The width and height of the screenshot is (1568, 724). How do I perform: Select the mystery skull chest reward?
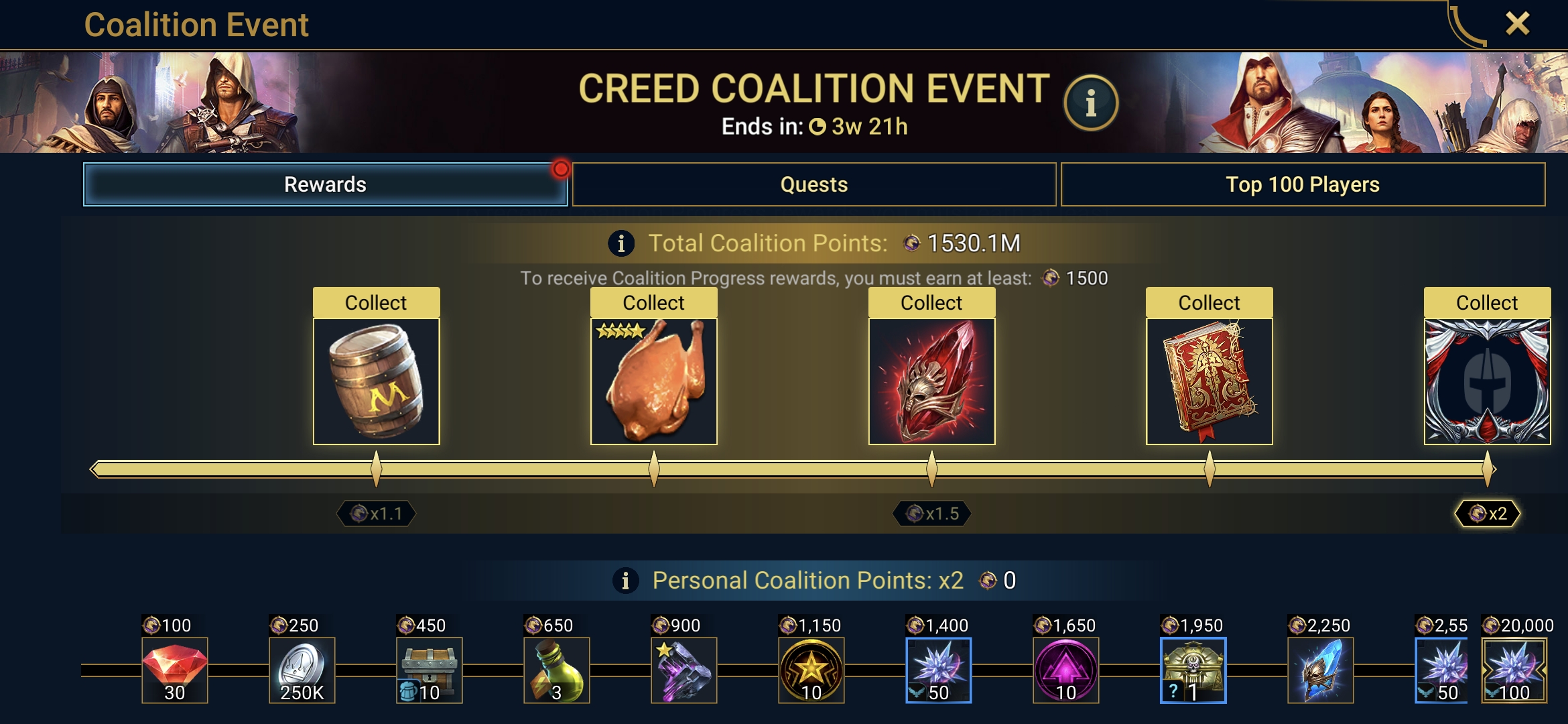pos(1193,670)
